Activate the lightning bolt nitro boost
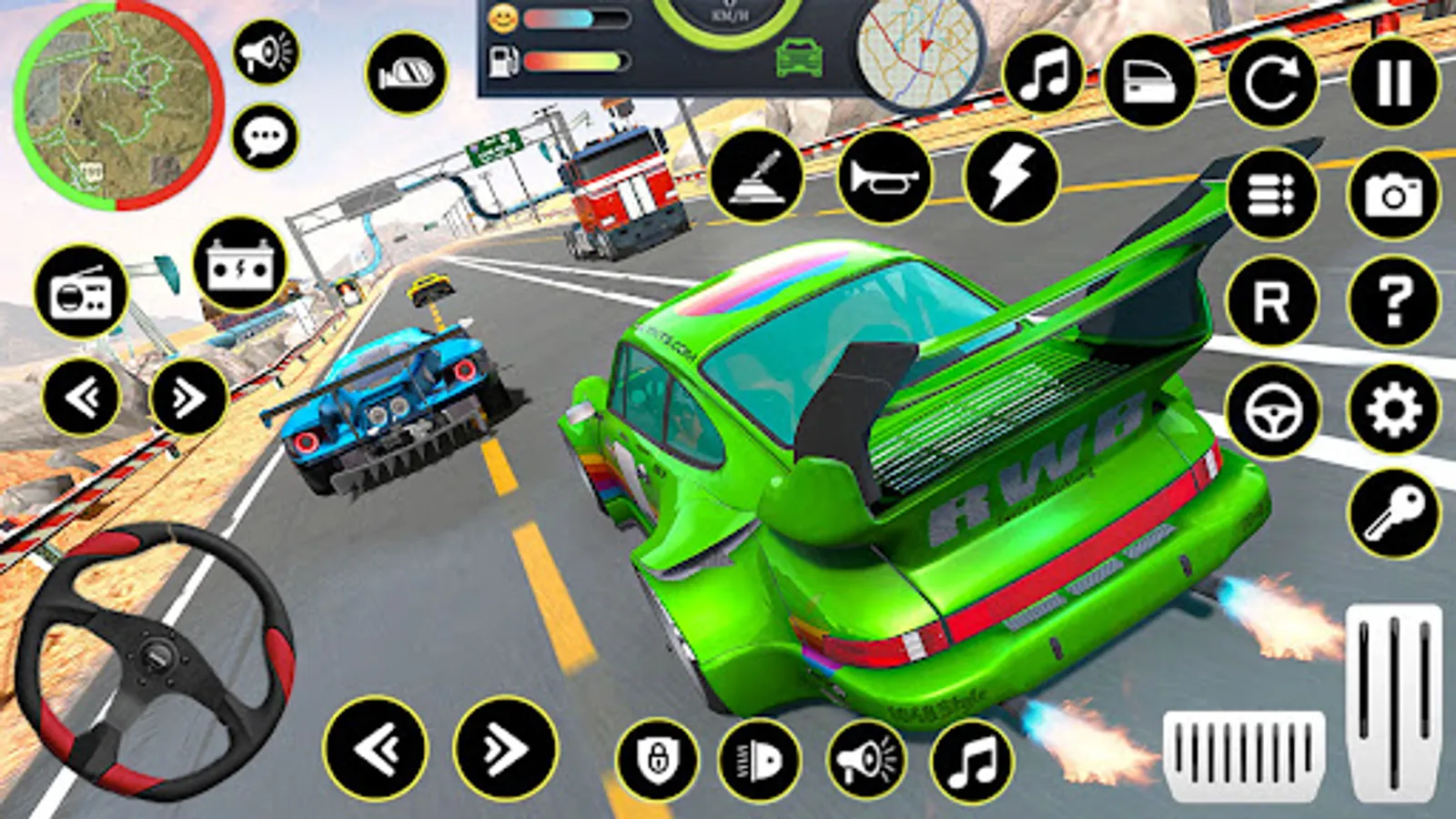The image size is (1456, 819). pyautogui.click(x=1011, y=176)
